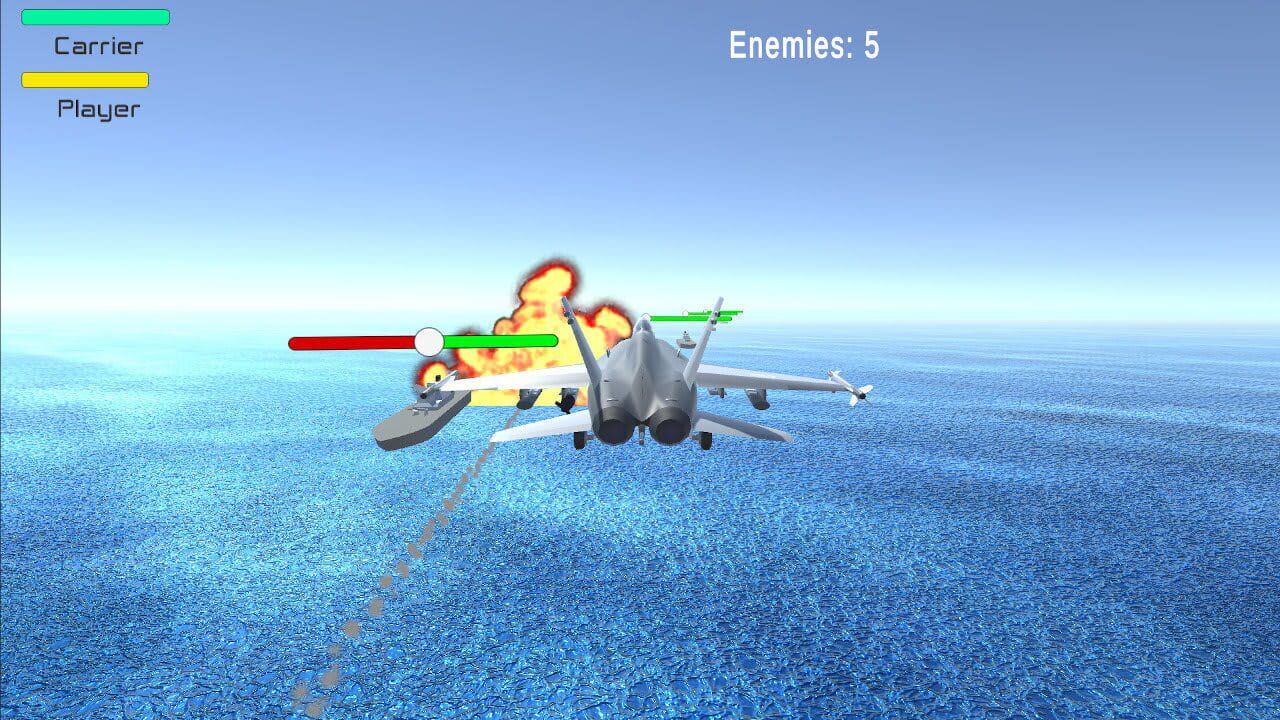Click the white knob on the enemy health bar
Screen dimensions: 1280x720
click(x=430, y=341)
